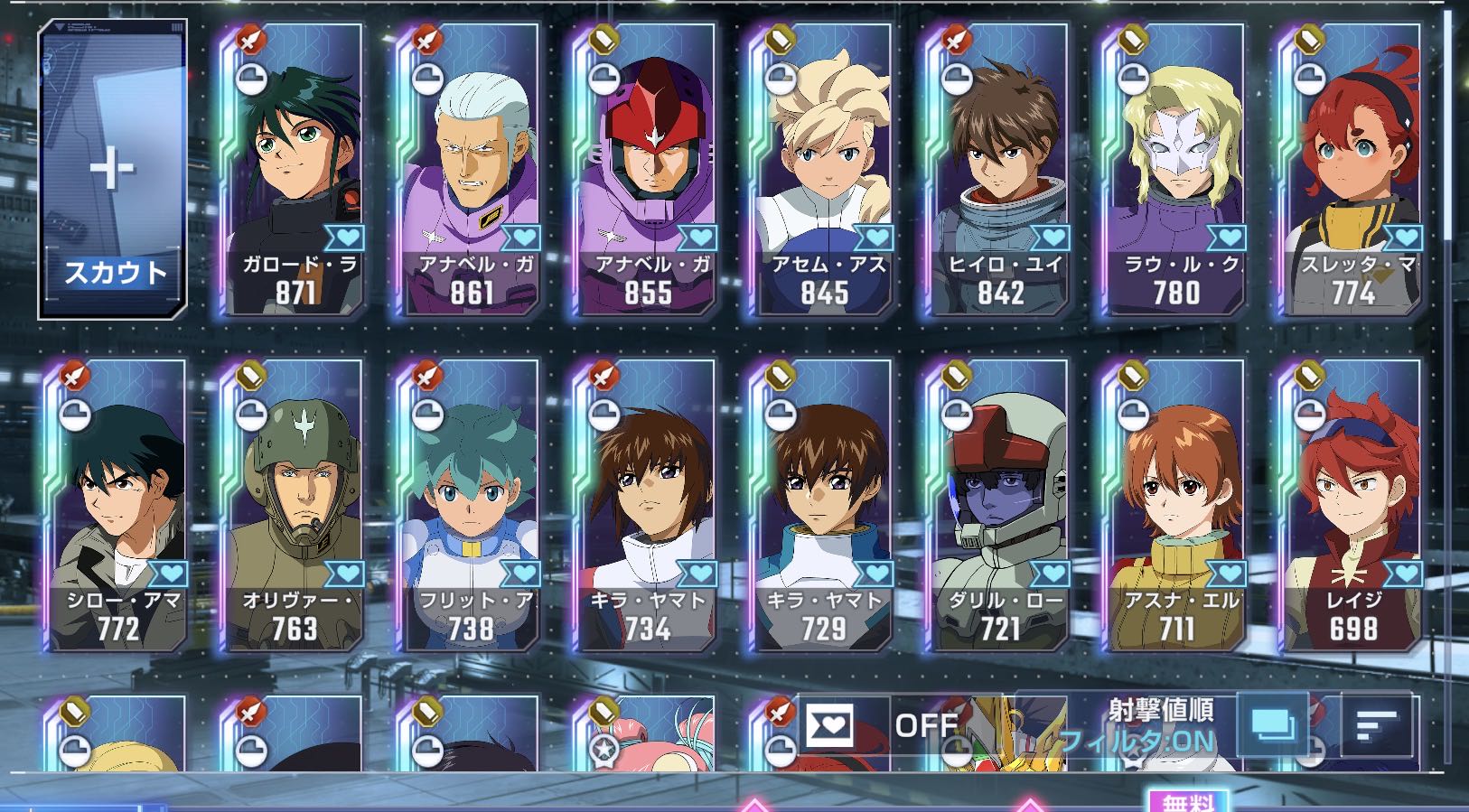Select masked Rau Le Creuset card

(x=1174, y=172)
